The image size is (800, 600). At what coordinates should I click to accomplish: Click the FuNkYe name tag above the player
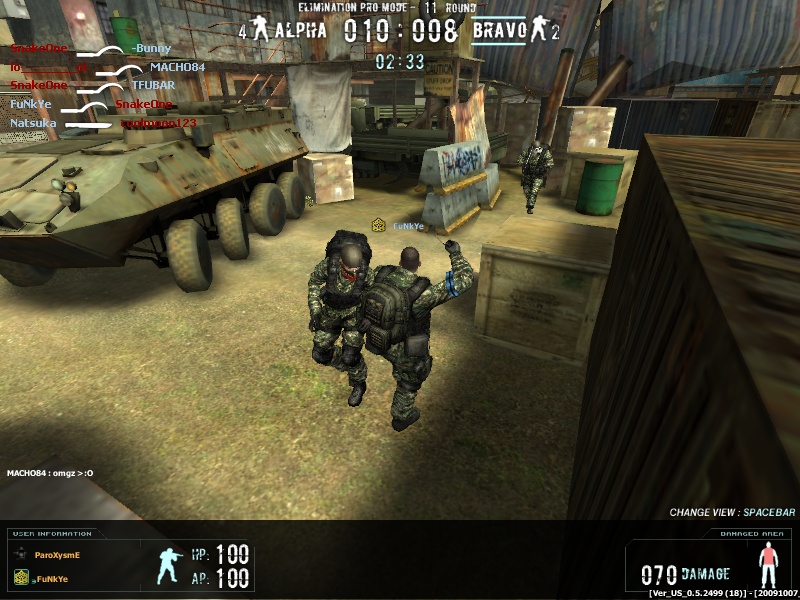tap(407, 226)
